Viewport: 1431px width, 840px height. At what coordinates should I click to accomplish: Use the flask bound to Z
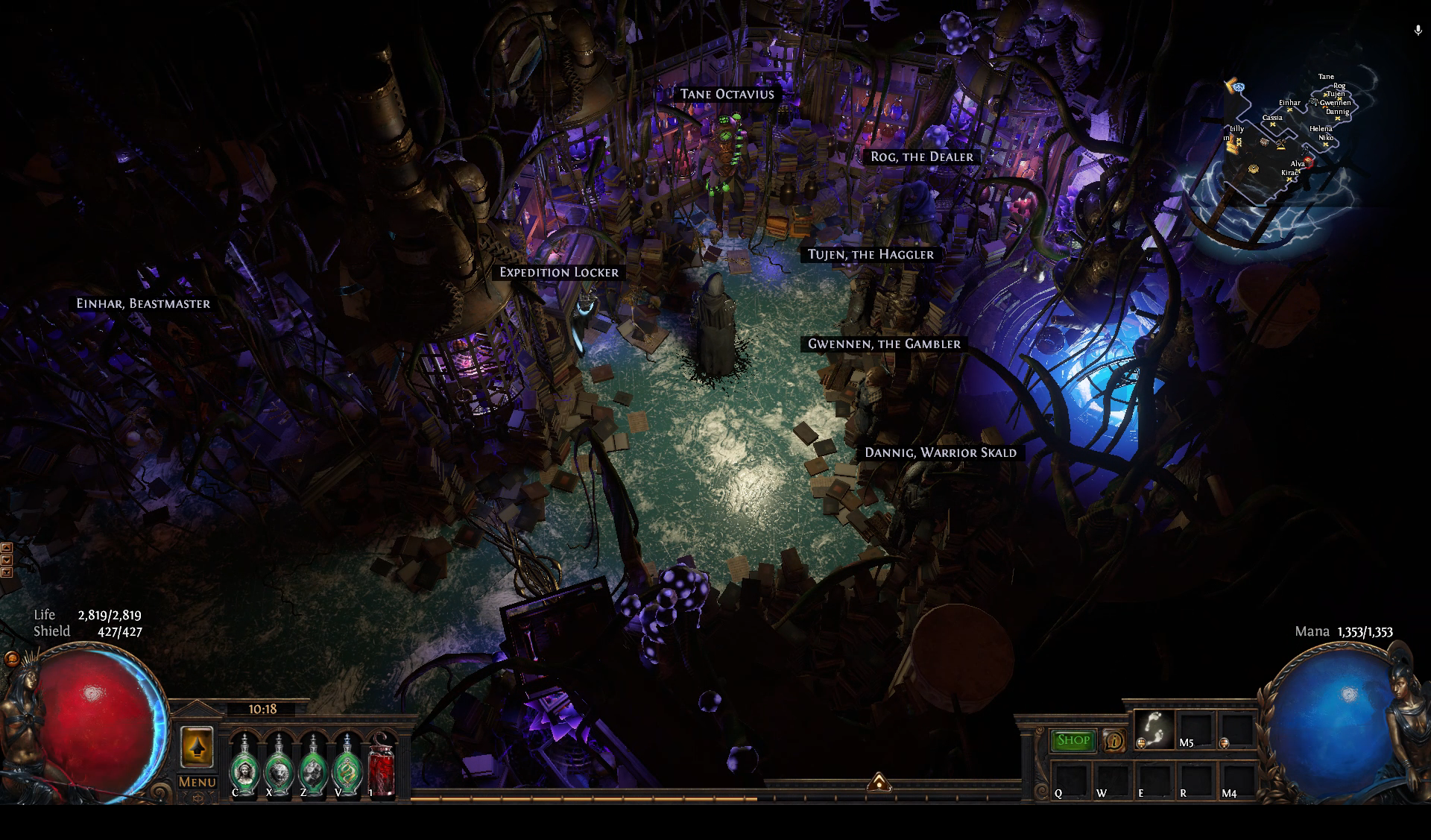tap(312, 765)
